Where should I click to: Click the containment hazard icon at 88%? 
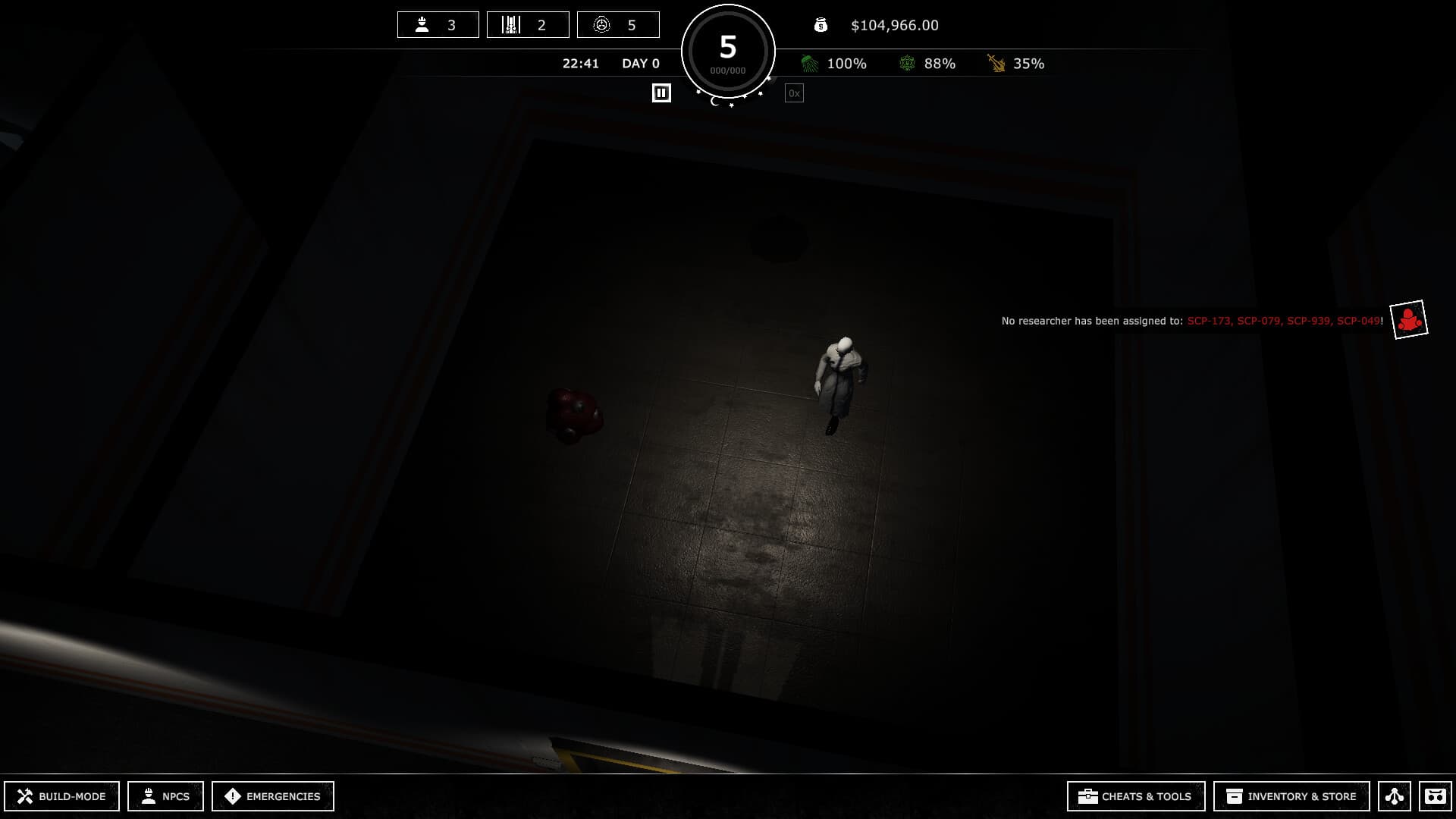click(907, 64)
